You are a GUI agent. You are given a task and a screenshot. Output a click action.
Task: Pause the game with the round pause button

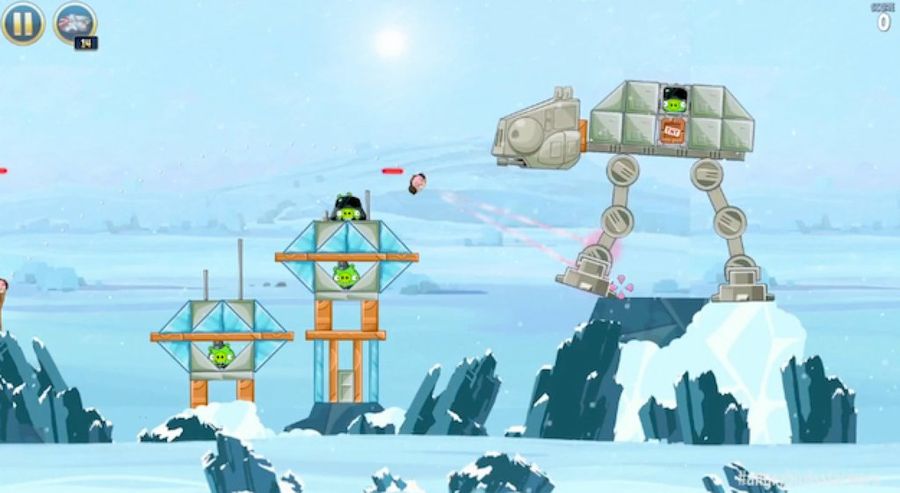click(x=22, y=22)
